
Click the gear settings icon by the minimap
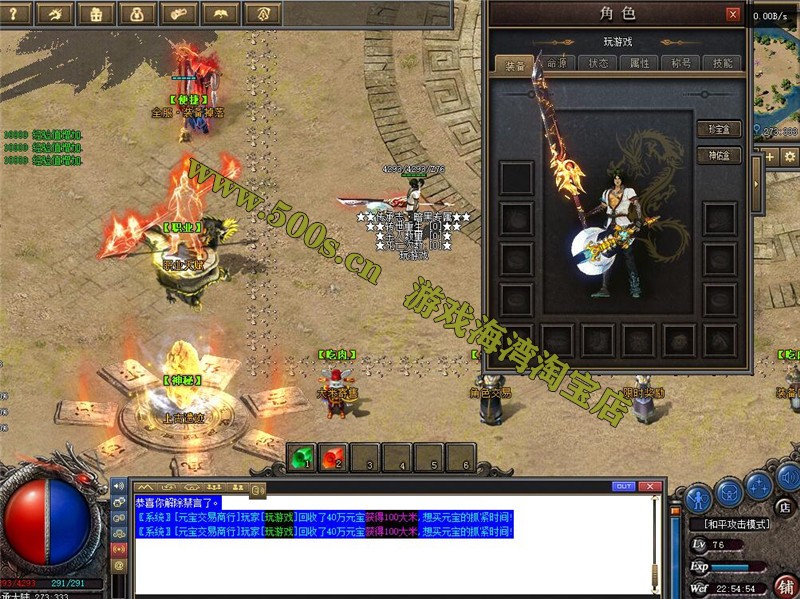pyautogui.click(x=789, y=157)
